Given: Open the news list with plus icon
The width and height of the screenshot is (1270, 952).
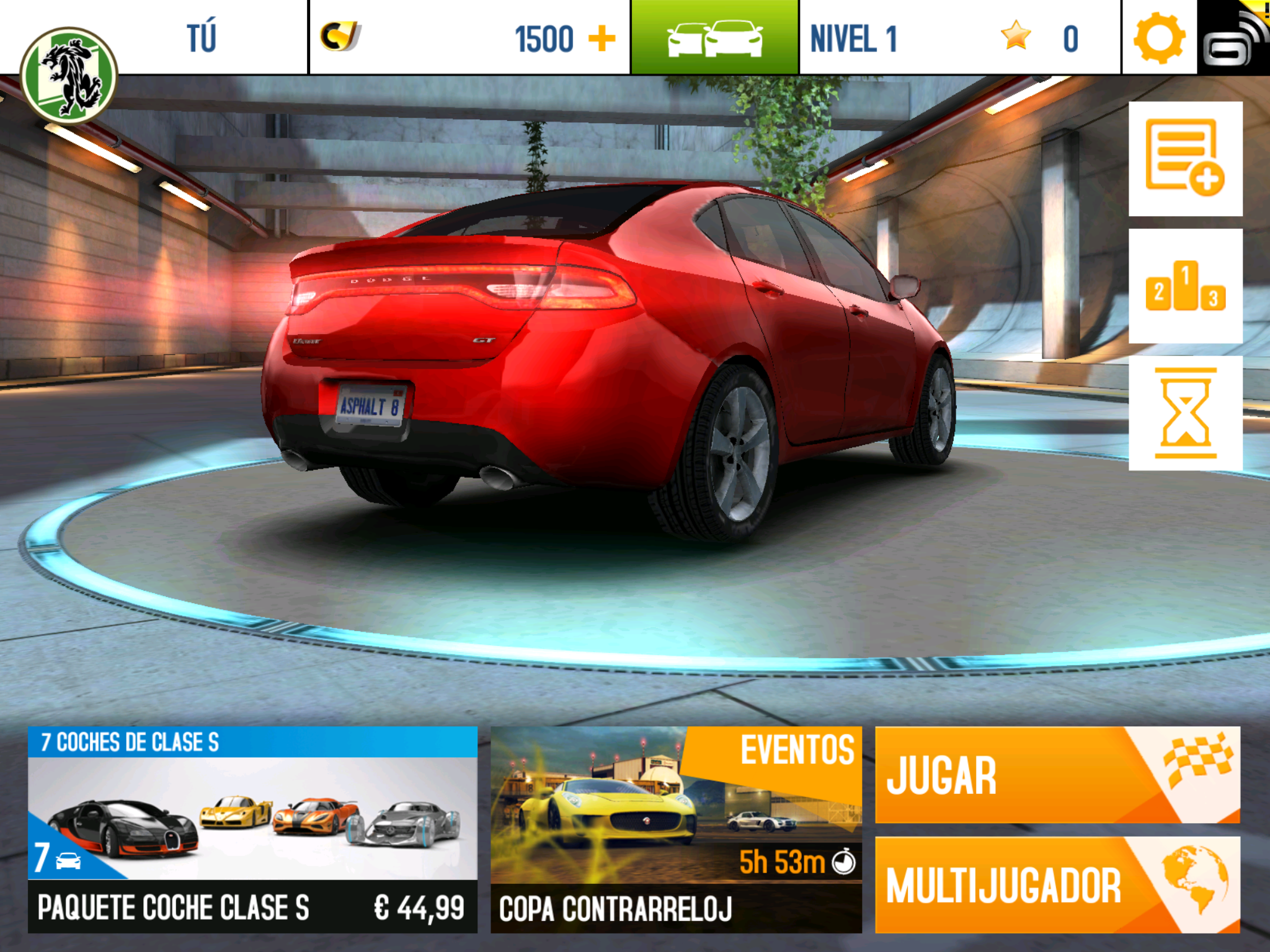Looking at the screenshot, I should pyautogui.click(x=1185, y=159).
